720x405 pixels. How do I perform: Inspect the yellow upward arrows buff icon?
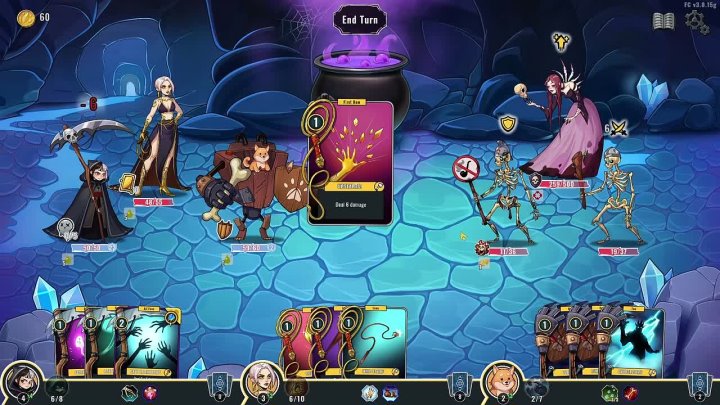[561, 42]
